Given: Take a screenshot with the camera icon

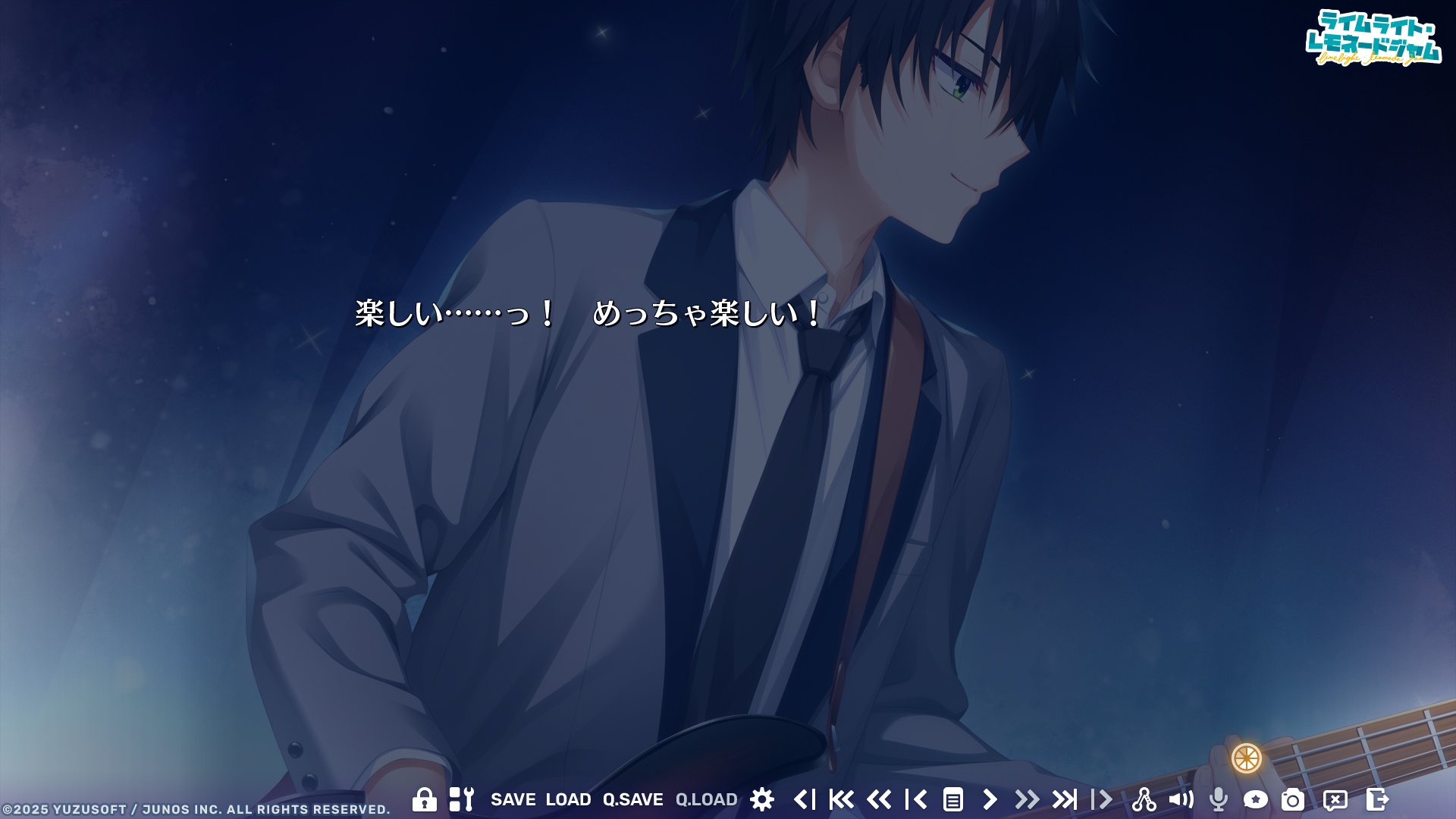Looking at the screenshot, I should click(x=1293, y=799).
